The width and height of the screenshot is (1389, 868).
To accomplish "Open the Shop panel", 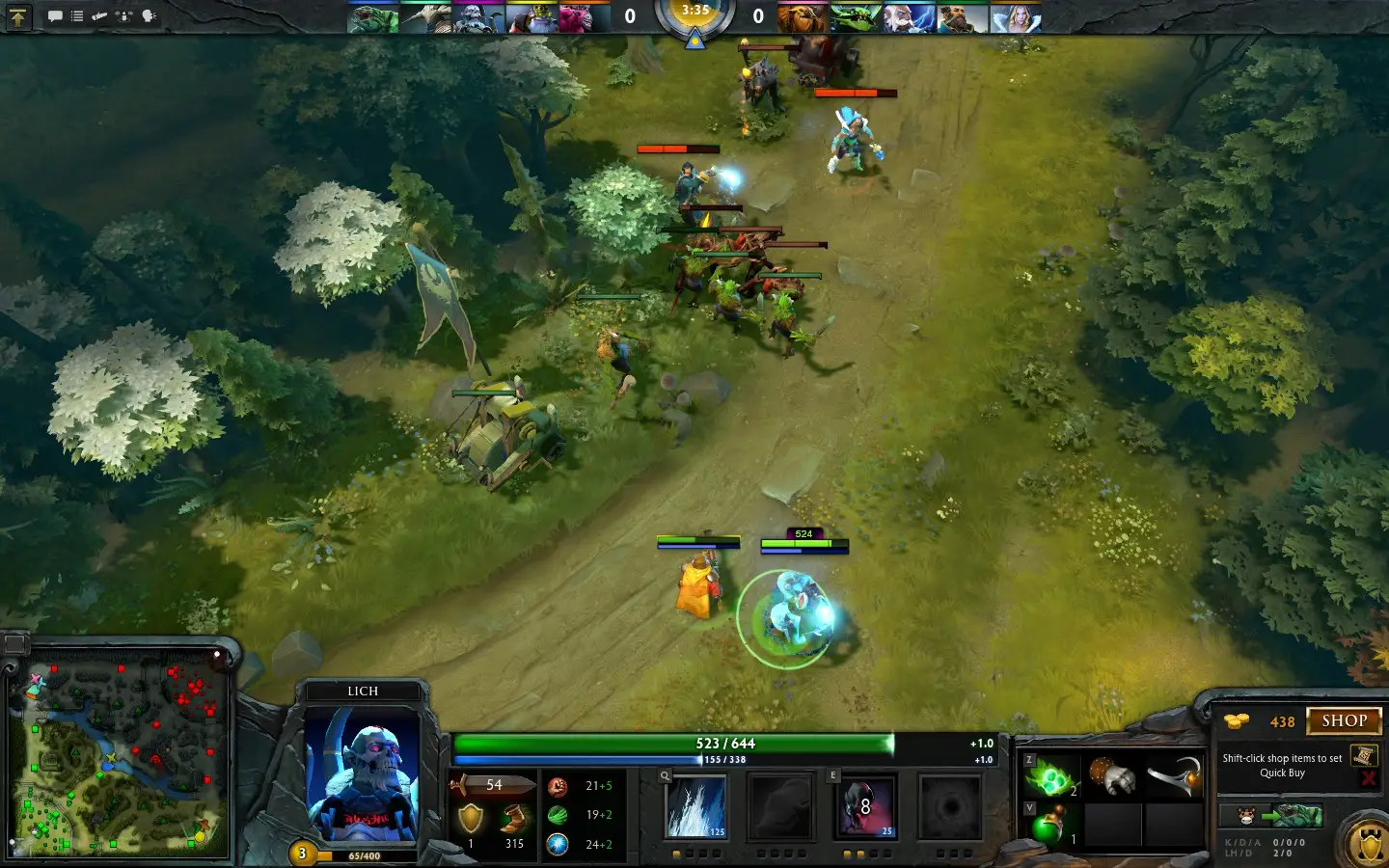I will pyautogui.click(x=1344, y=721).
